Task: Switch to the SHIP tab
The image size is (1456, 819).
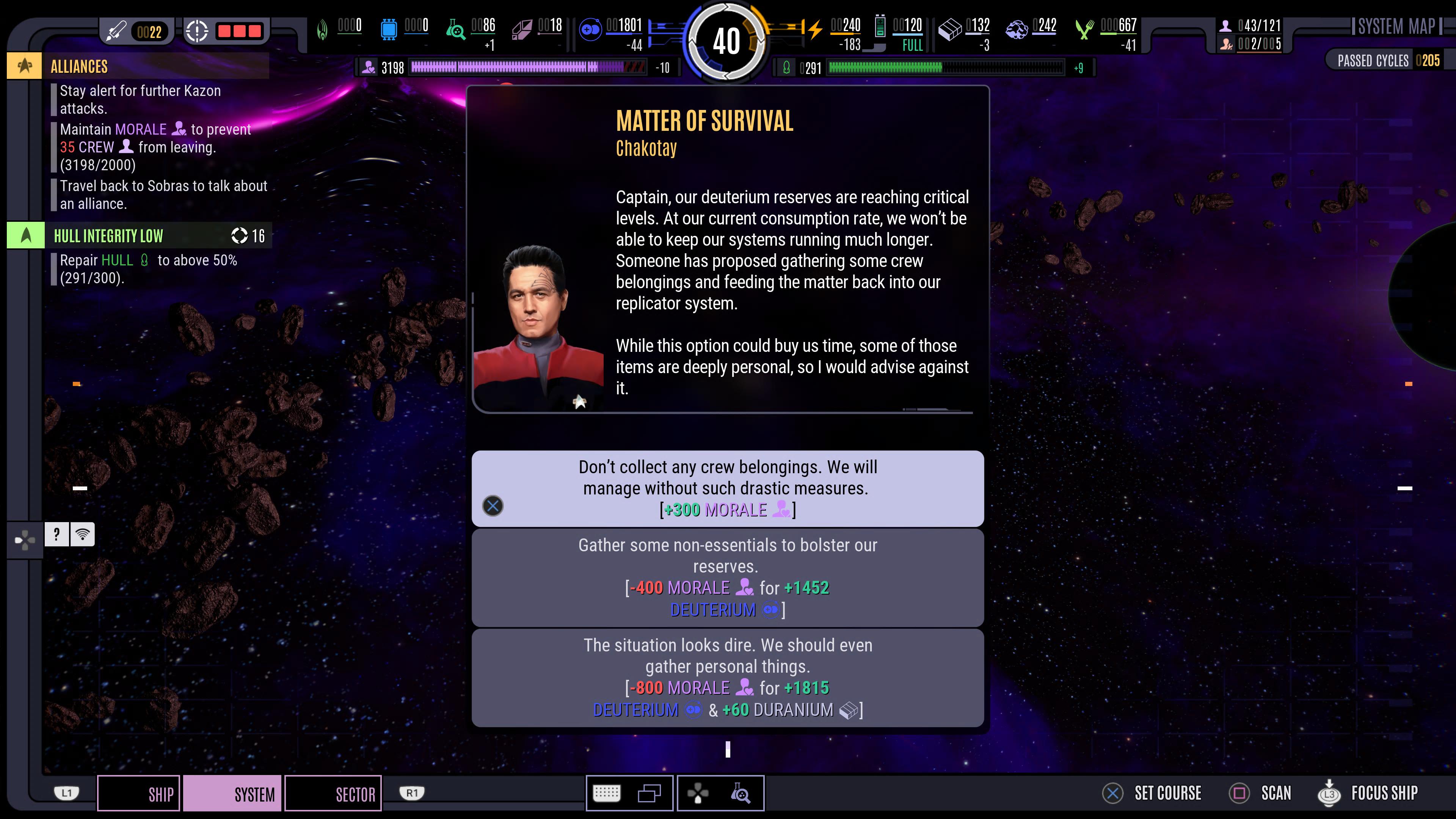Action: [139, 794]
